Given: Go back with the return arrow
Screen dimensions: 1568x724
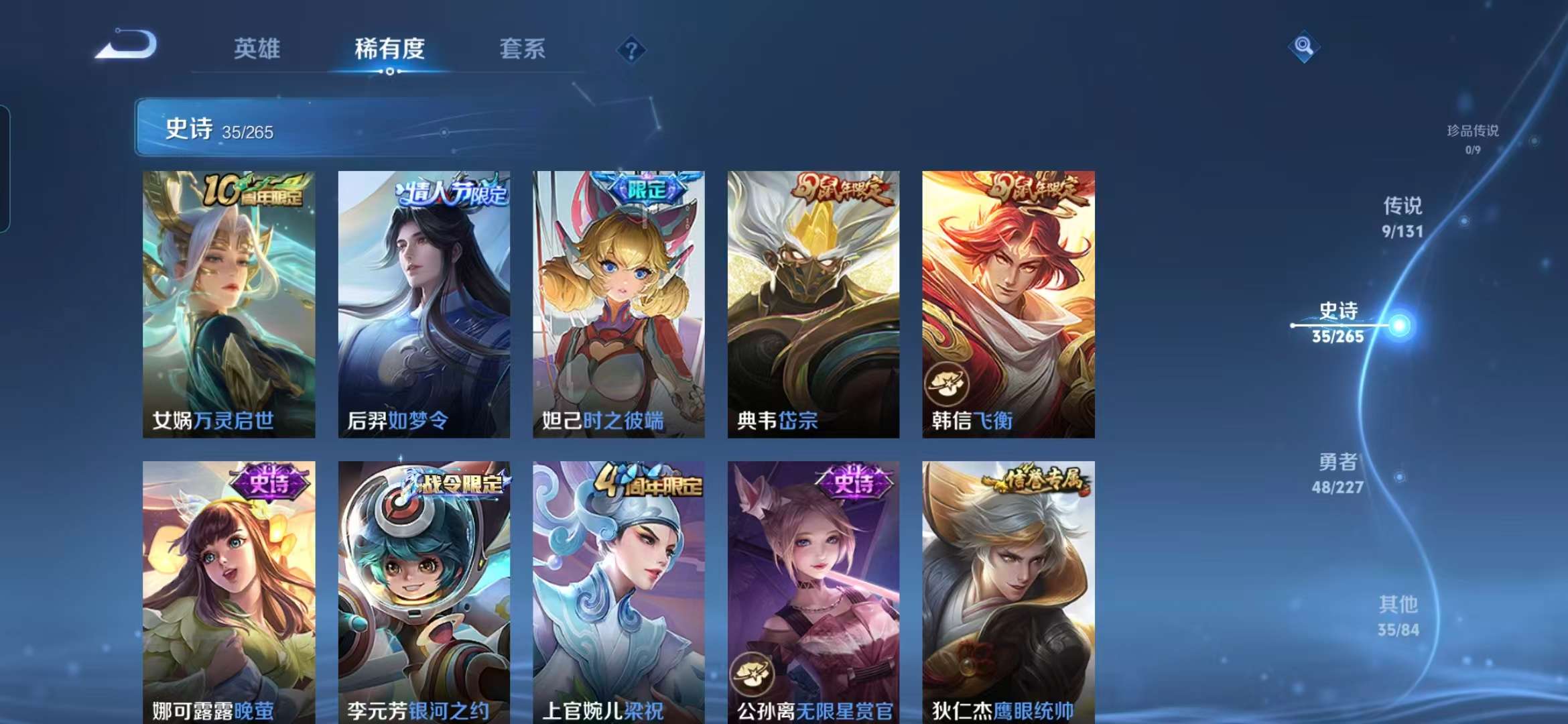Looking at the screenshot, I should pos(127,46).
